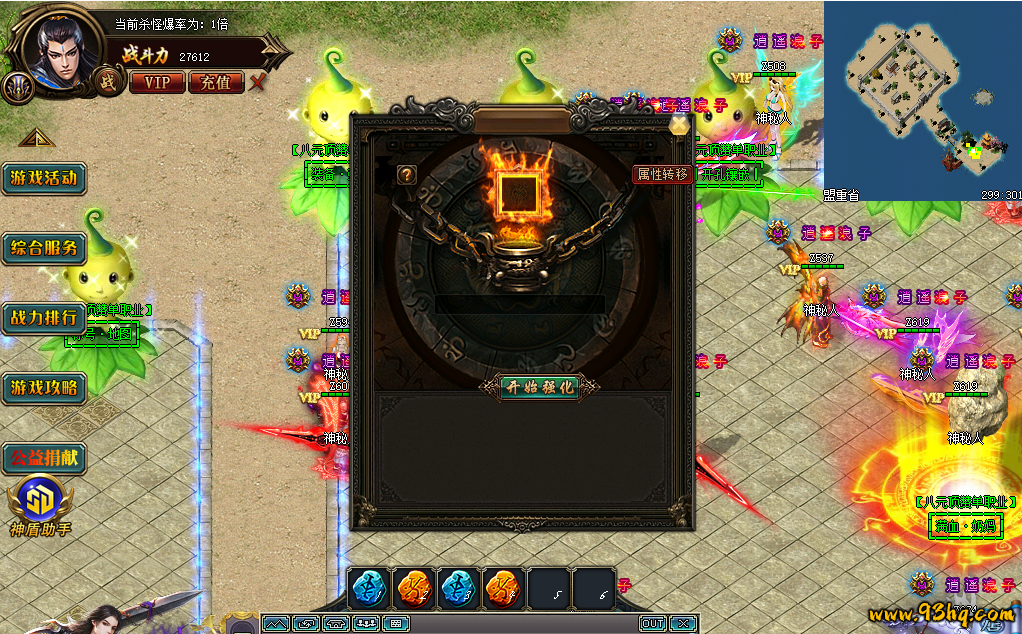Click the minimap
The width and height of the screenshot is (1022, 634).
[x=922, y=100]
